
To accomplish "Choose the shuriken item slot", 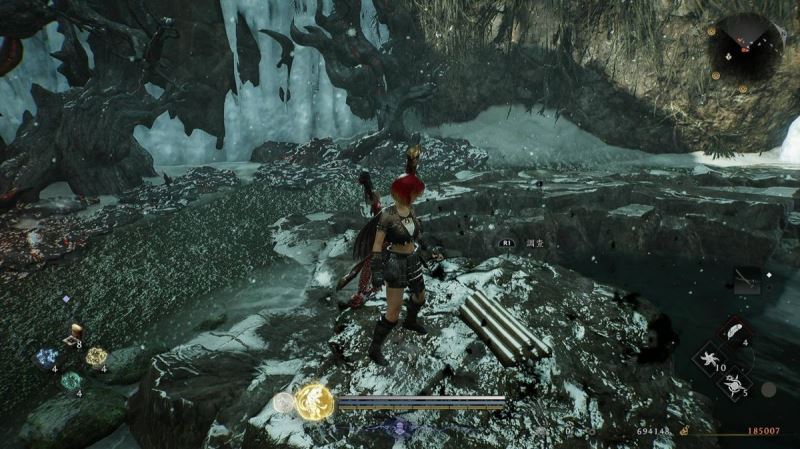I will [711, 357].
